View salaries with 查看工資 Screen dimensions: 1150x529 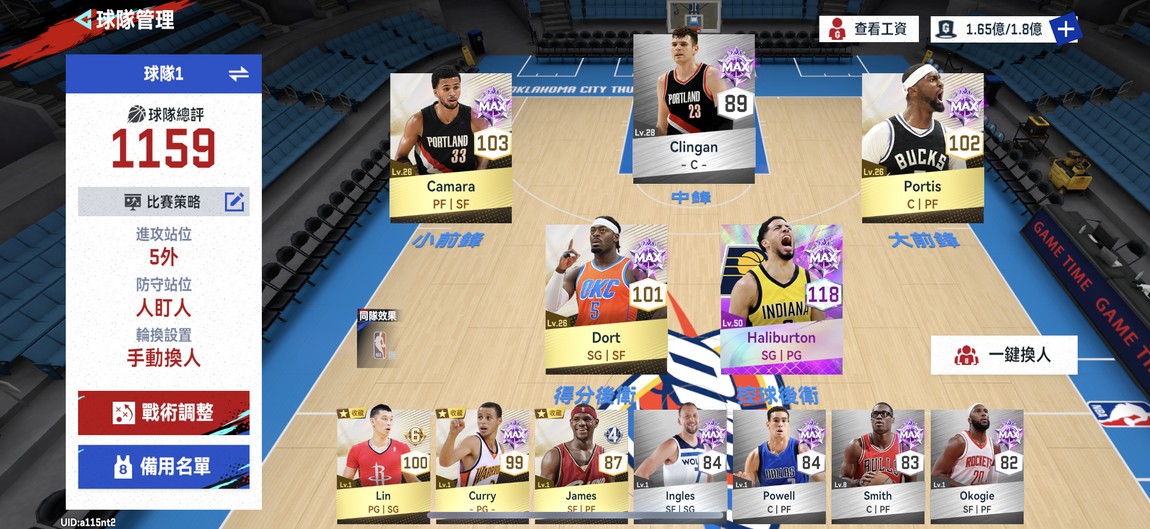(x=869, y=29)
